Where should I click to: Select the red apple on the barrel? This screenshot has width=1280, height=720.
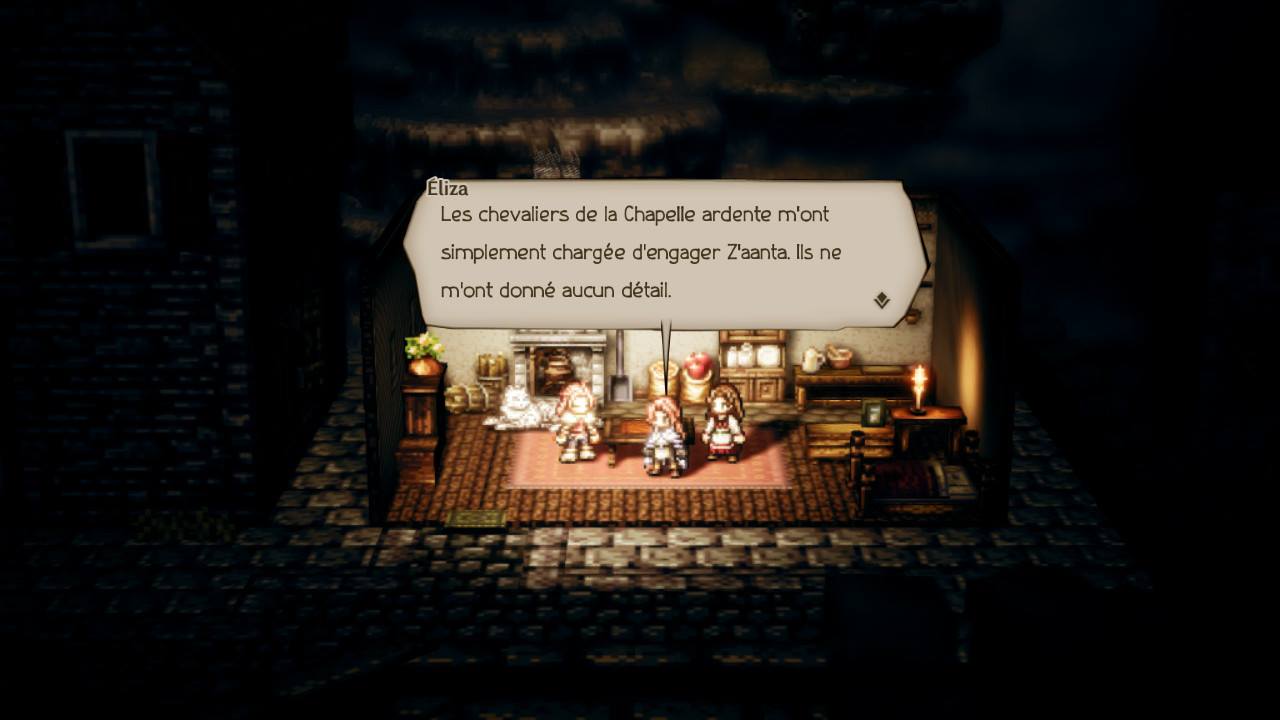(x=697, y=366)
